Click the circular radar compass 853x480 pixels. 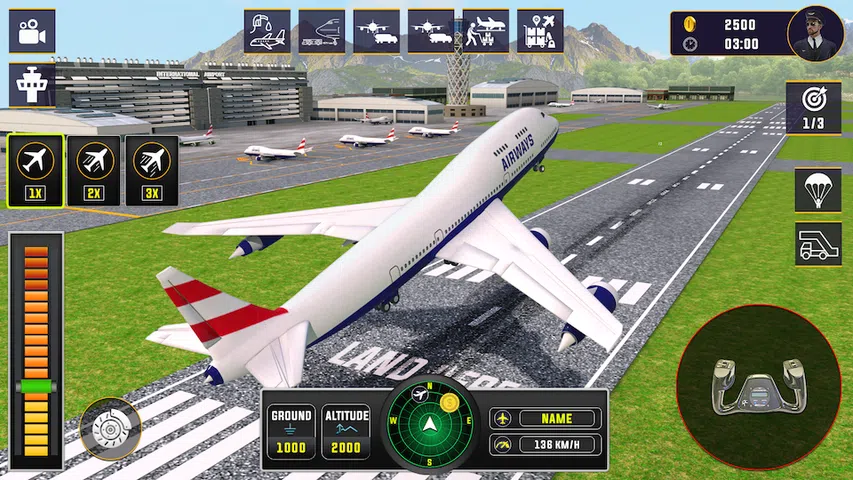(x=434, y=423)
